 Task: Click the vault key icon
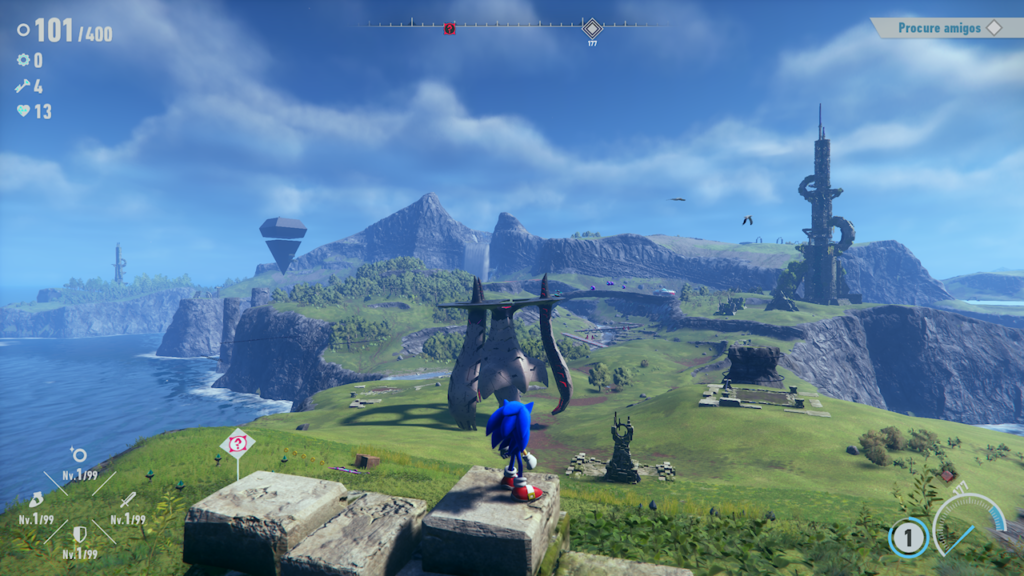23,86
